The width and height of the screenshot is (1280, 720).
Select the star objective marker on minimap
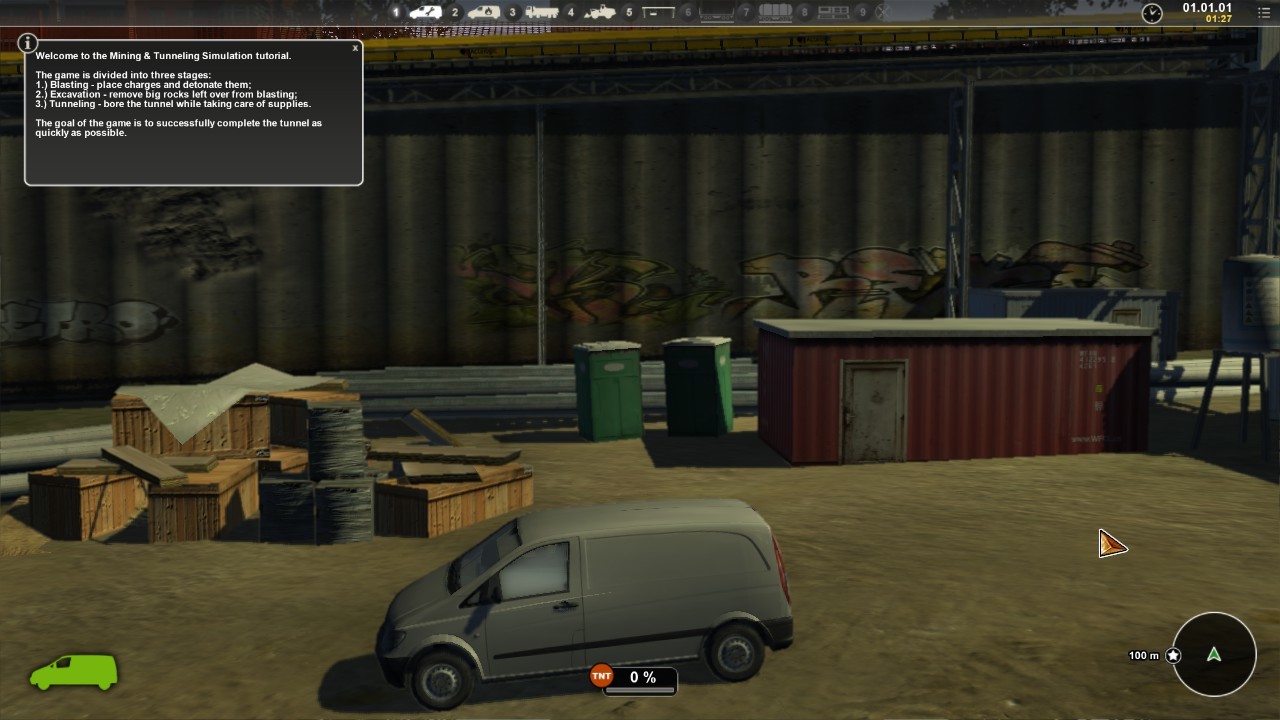[x=1173, y=656]
